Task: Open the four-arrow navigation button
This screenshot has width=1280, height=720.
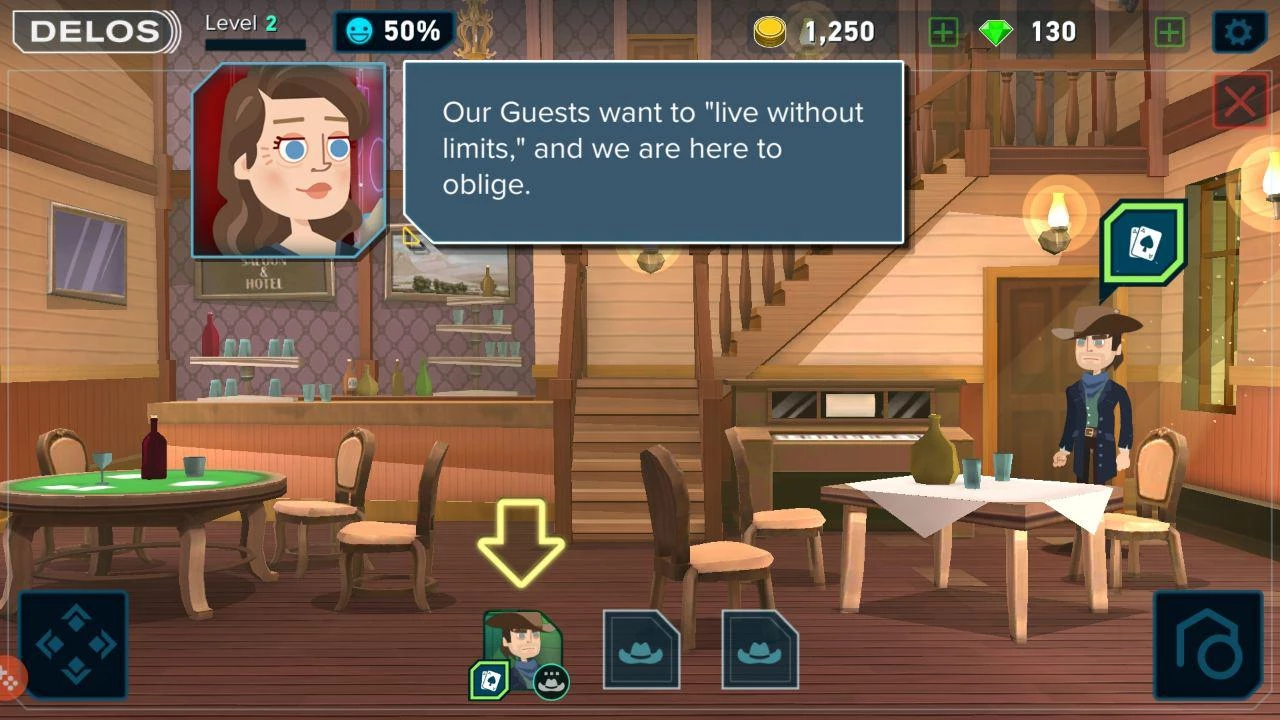Action: pos(74,645)
